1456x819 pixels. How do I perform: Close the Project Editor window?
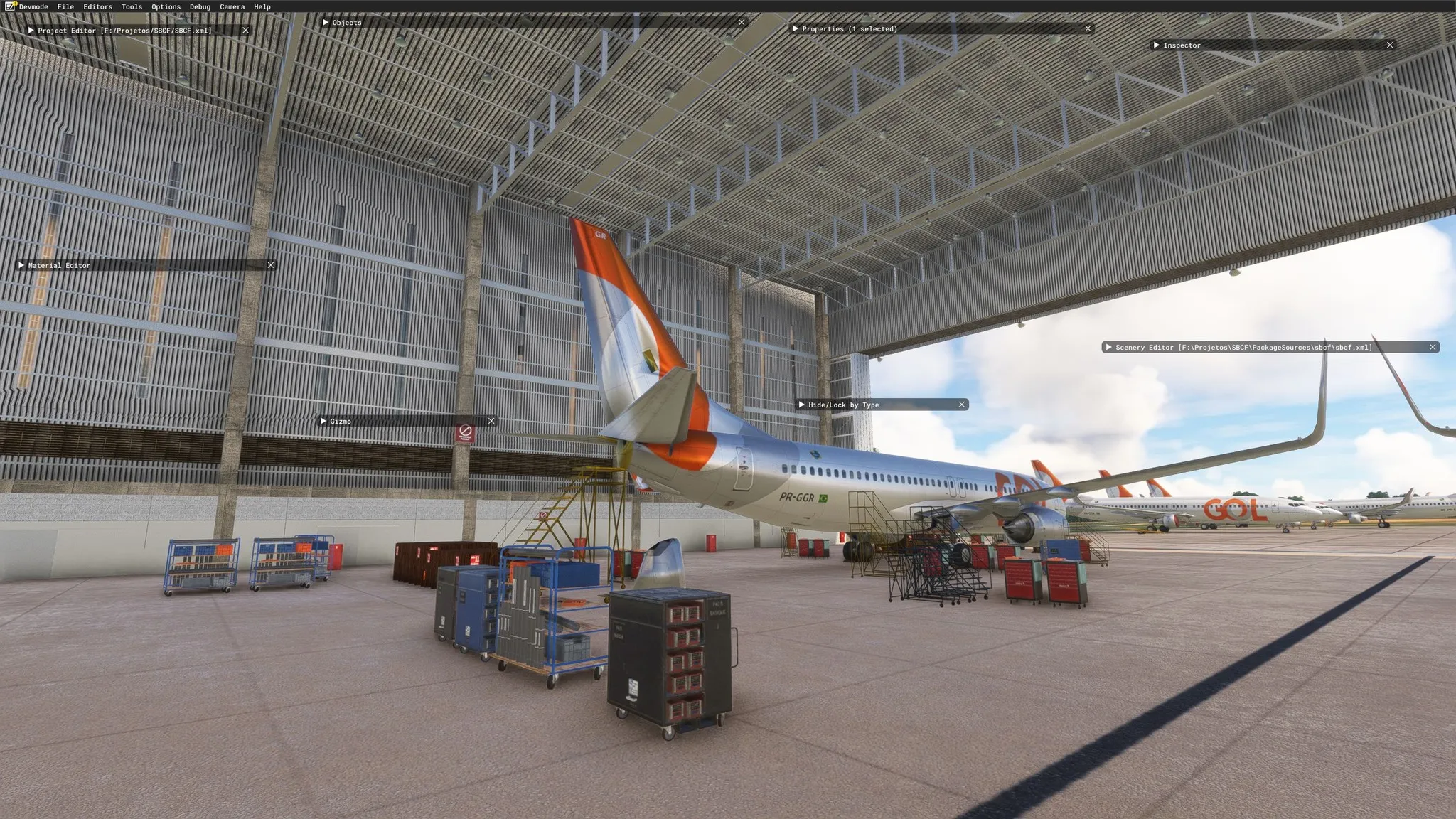pyautogui.click(x=245, y=31)
